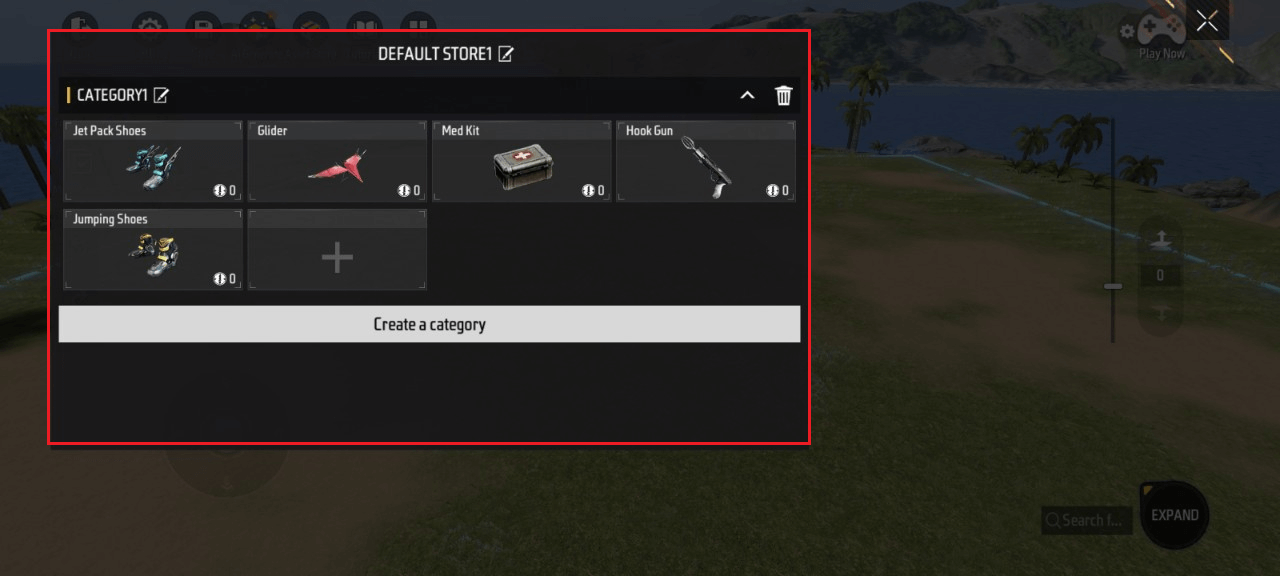Collapse the Category1 section
The image size is (1280, 576).
(x=746, y=95)
